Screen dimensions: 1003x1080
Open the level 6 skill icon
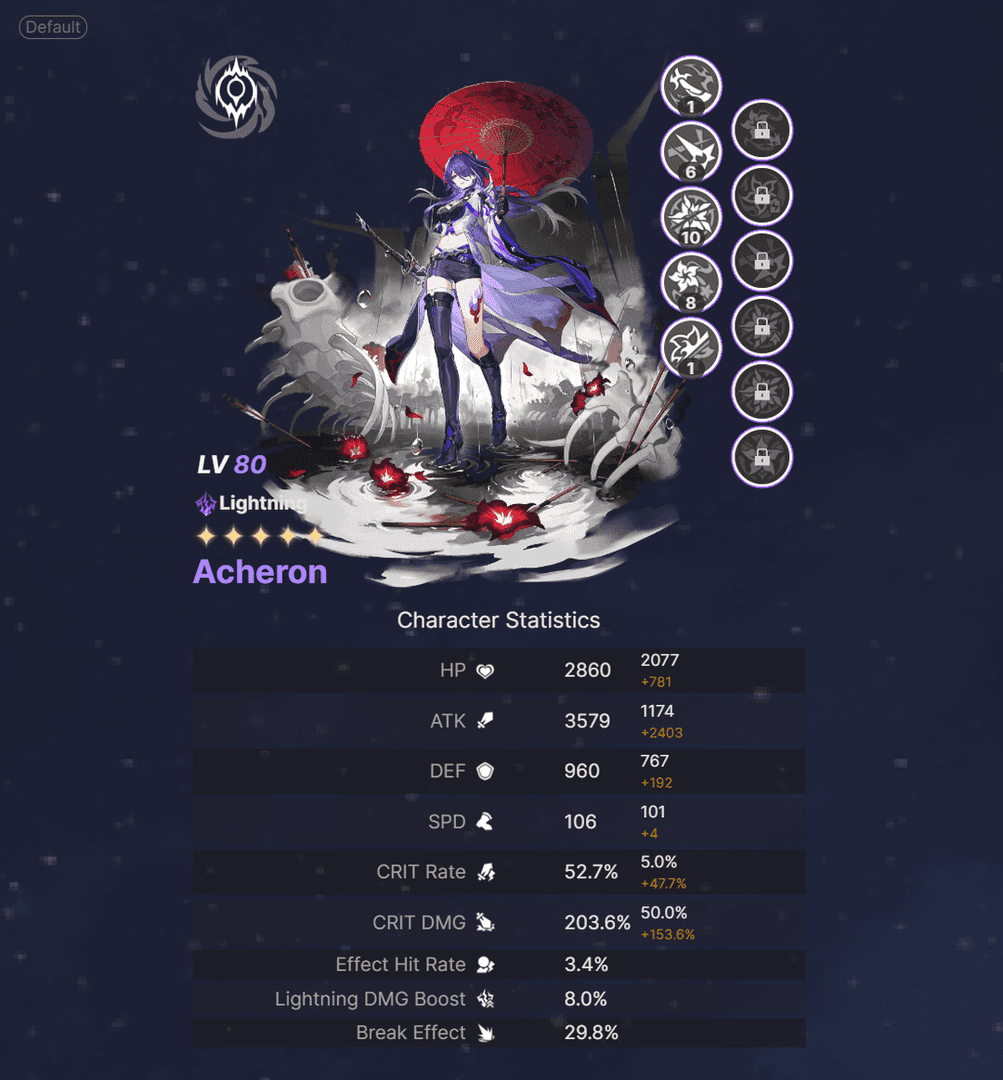click(x=691, y=153)
